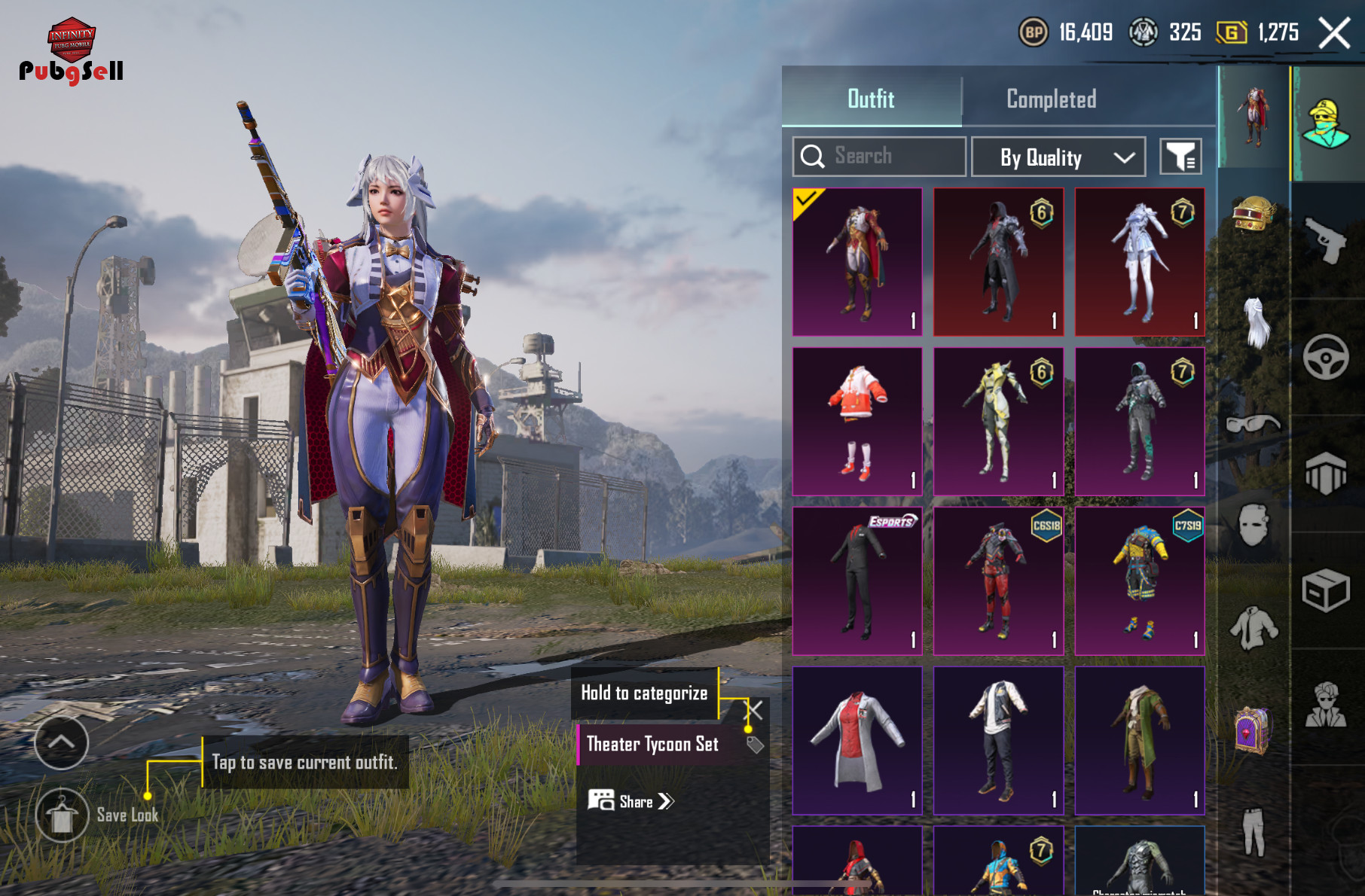
Task: Dismiss the Hold to categorize tooltip
Action: 756,709
